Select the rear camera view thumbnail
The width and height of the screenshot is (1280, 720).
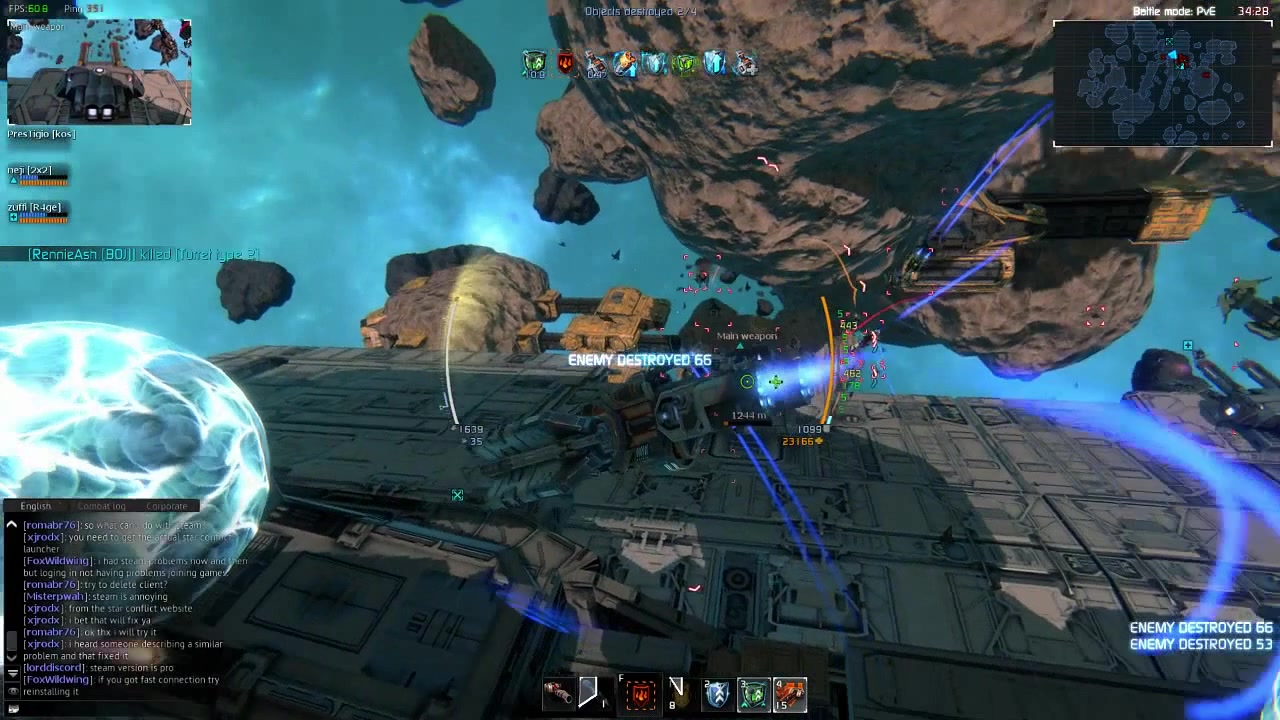(99, 72)
